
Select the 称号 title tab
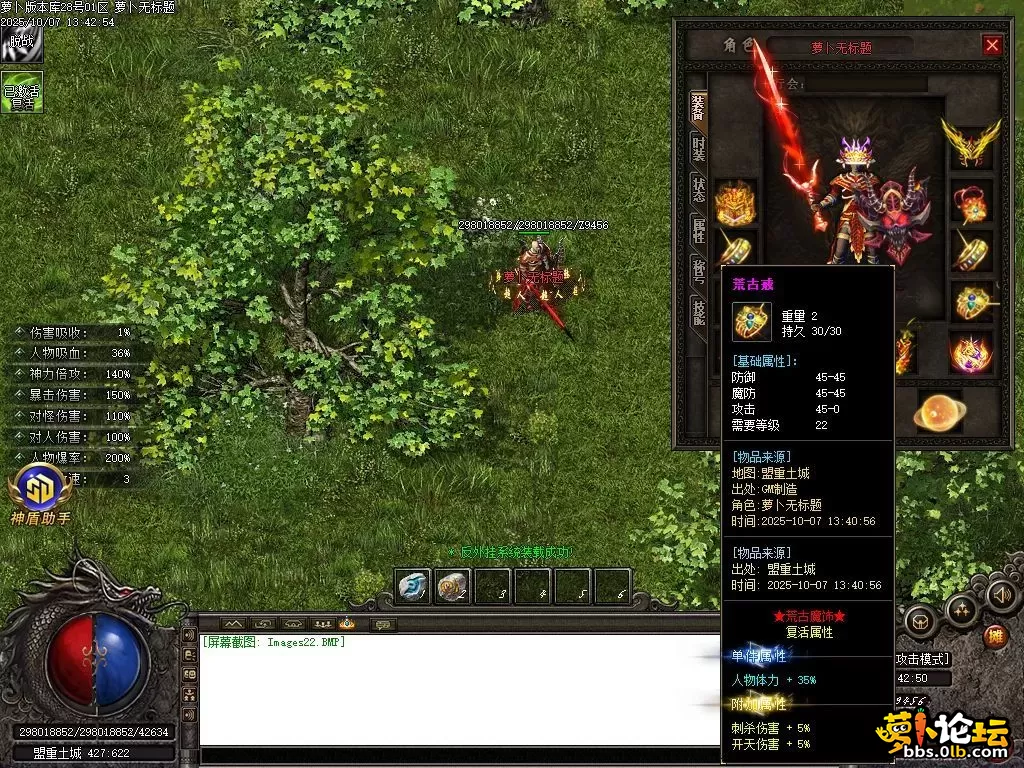[x=699, y=271]
